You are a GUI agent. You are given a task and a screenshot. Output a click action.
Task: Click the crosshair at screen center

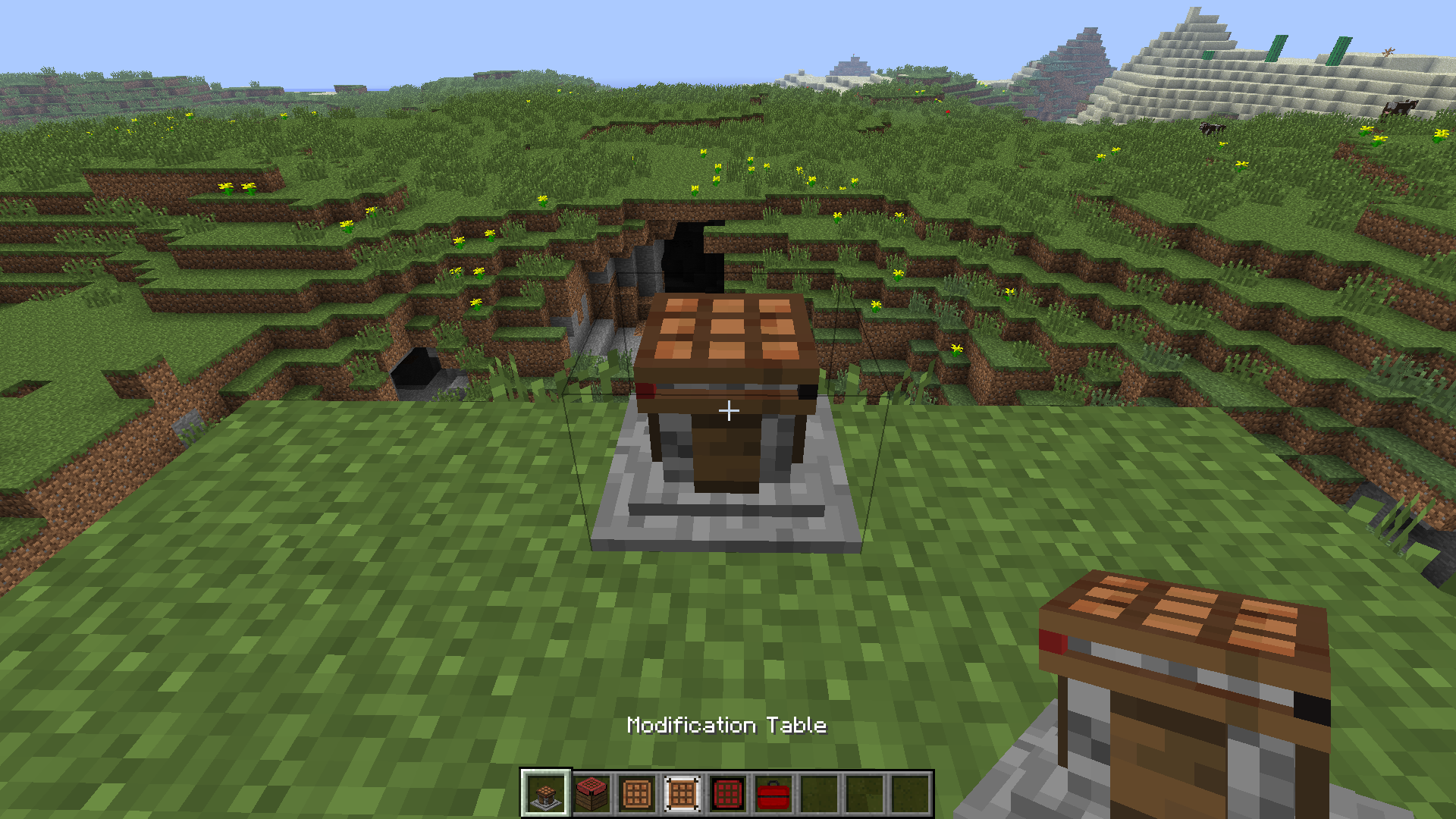click(728, 409)
